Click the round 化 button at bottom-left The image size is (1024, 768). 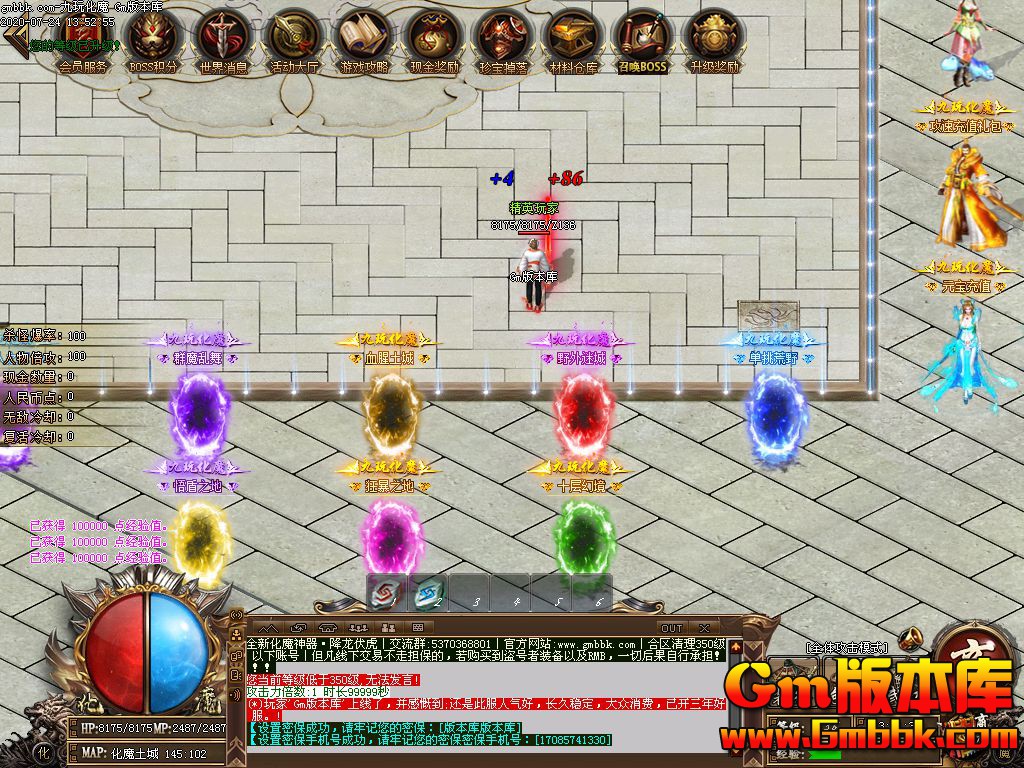pyautogui.click(x=43, y=750)
